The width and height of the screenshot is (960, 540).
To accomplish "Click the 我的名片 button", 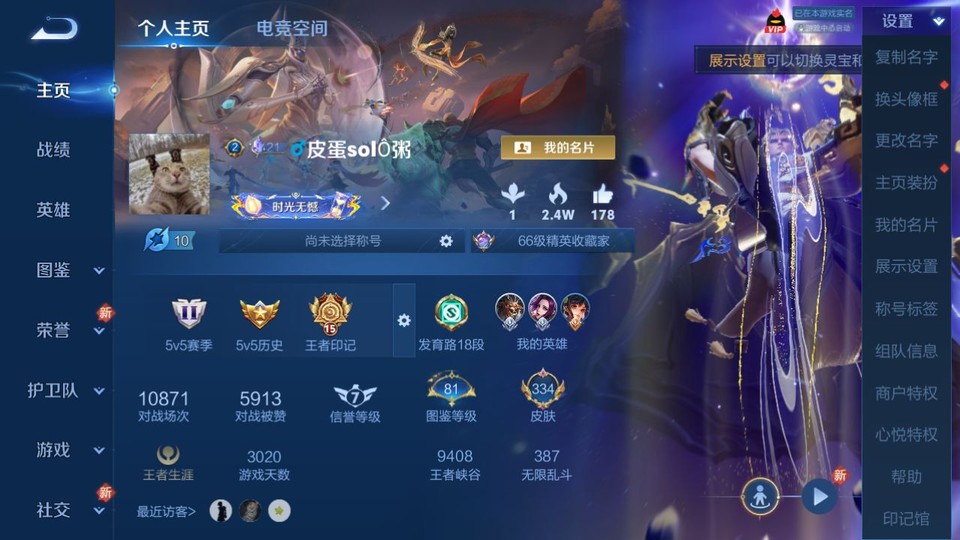I will click(x=557, y=148).
